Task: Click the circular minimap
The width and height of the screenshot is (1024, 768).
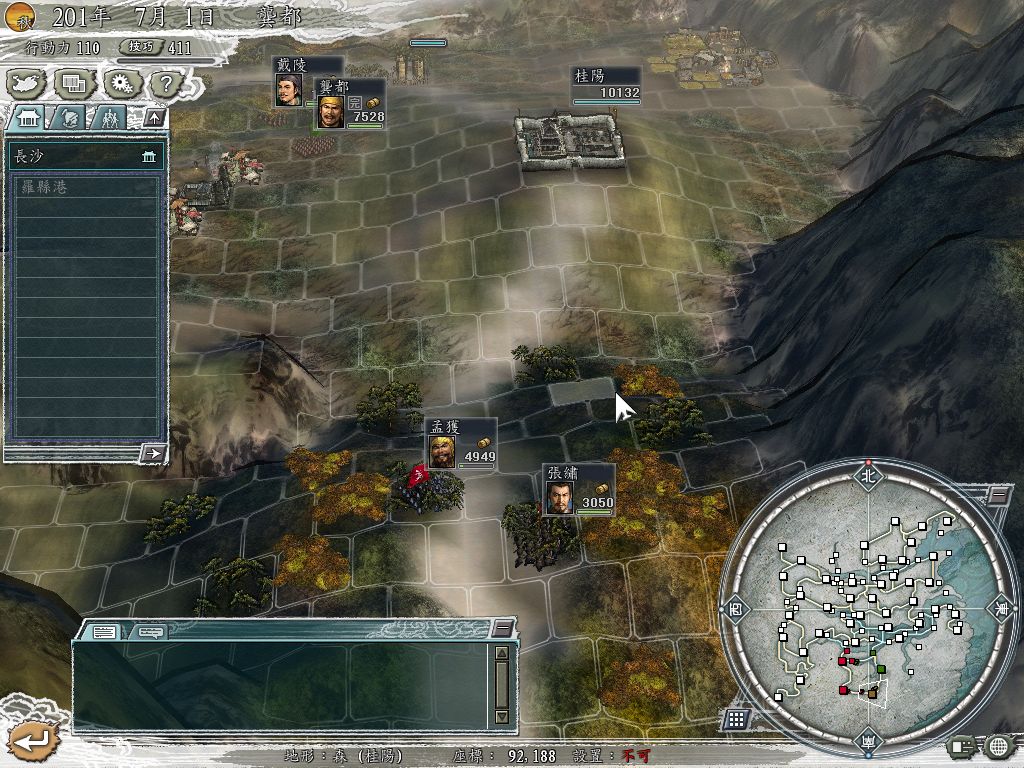Action: [867, 609]
